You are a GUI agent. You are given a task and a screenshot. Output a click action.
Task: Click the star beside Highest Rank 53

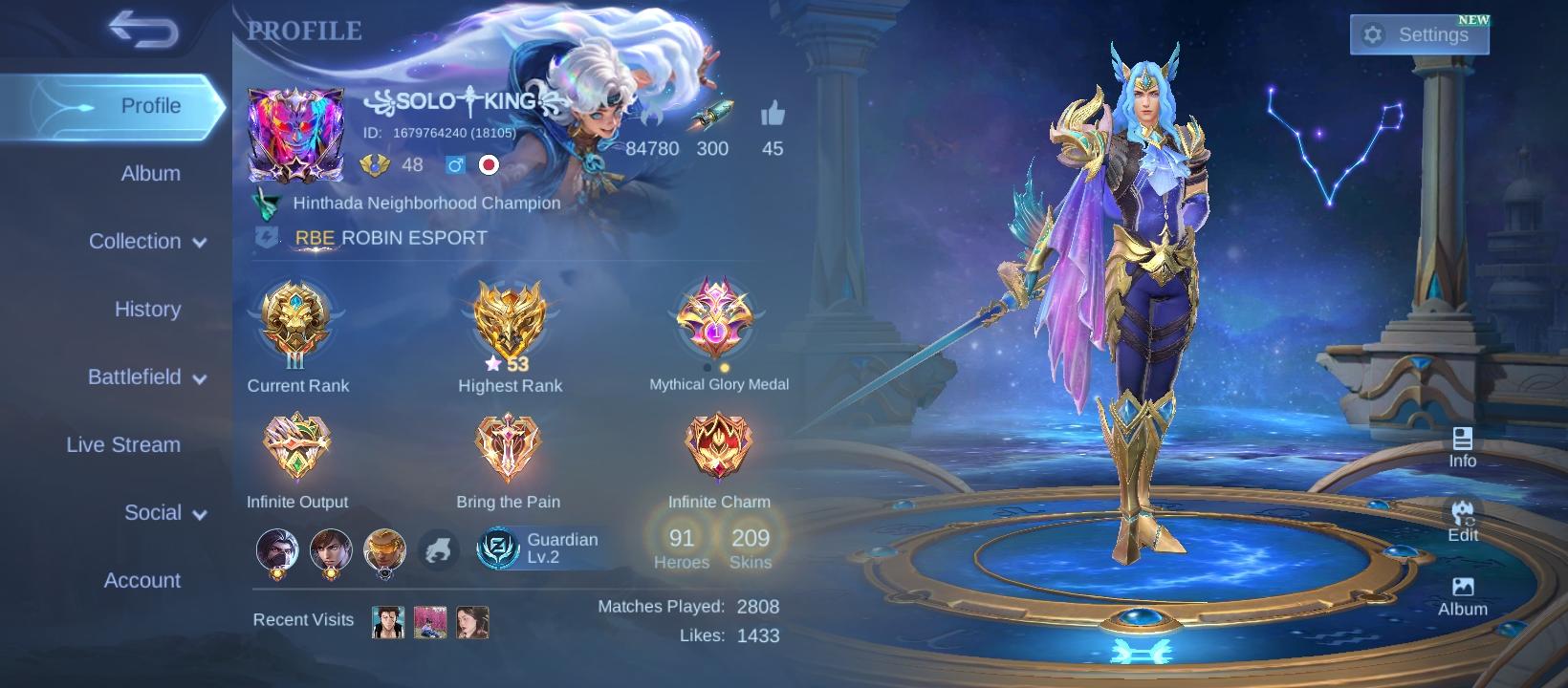491,362
